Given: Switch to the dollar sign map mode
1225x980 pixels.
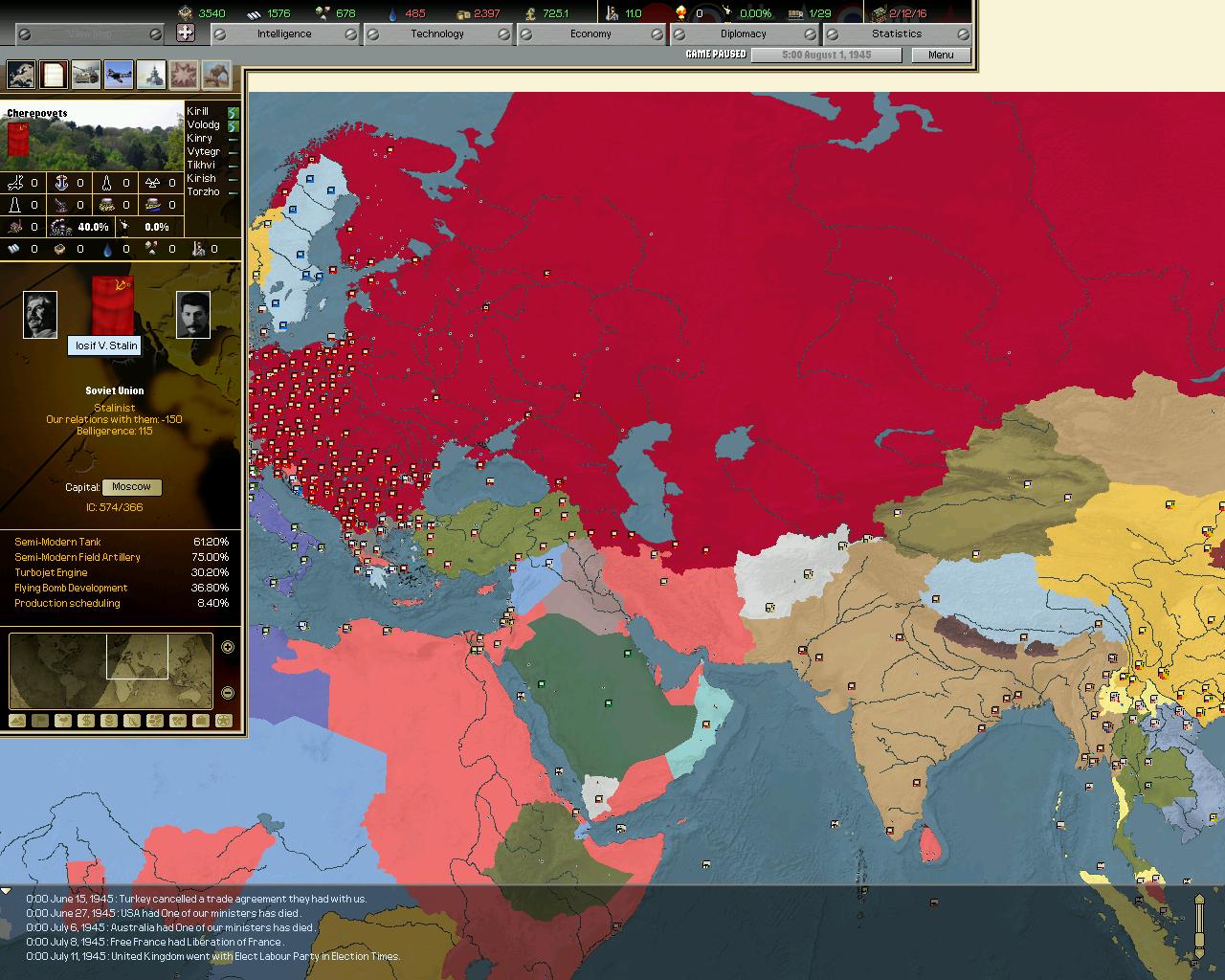Looking at the screenshot, I should click(x=86, y=721).
